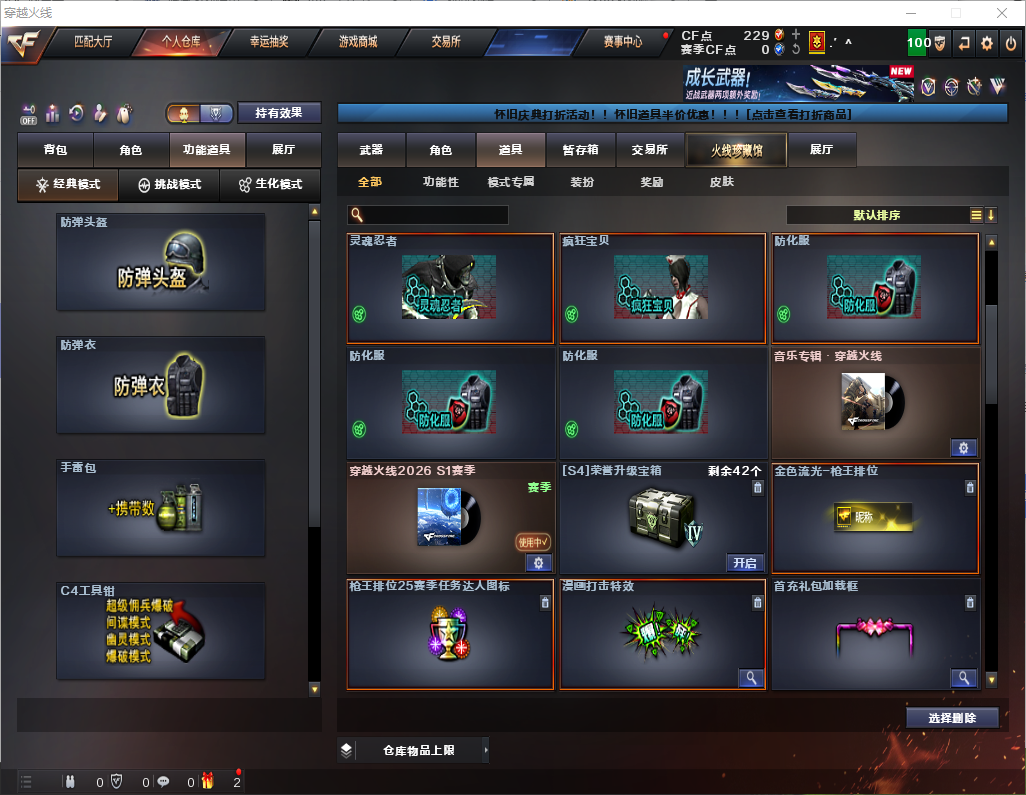Select the 灵魂忍者 item card
The height and width of the screenshot is (795, 1026).
[450, 289]
